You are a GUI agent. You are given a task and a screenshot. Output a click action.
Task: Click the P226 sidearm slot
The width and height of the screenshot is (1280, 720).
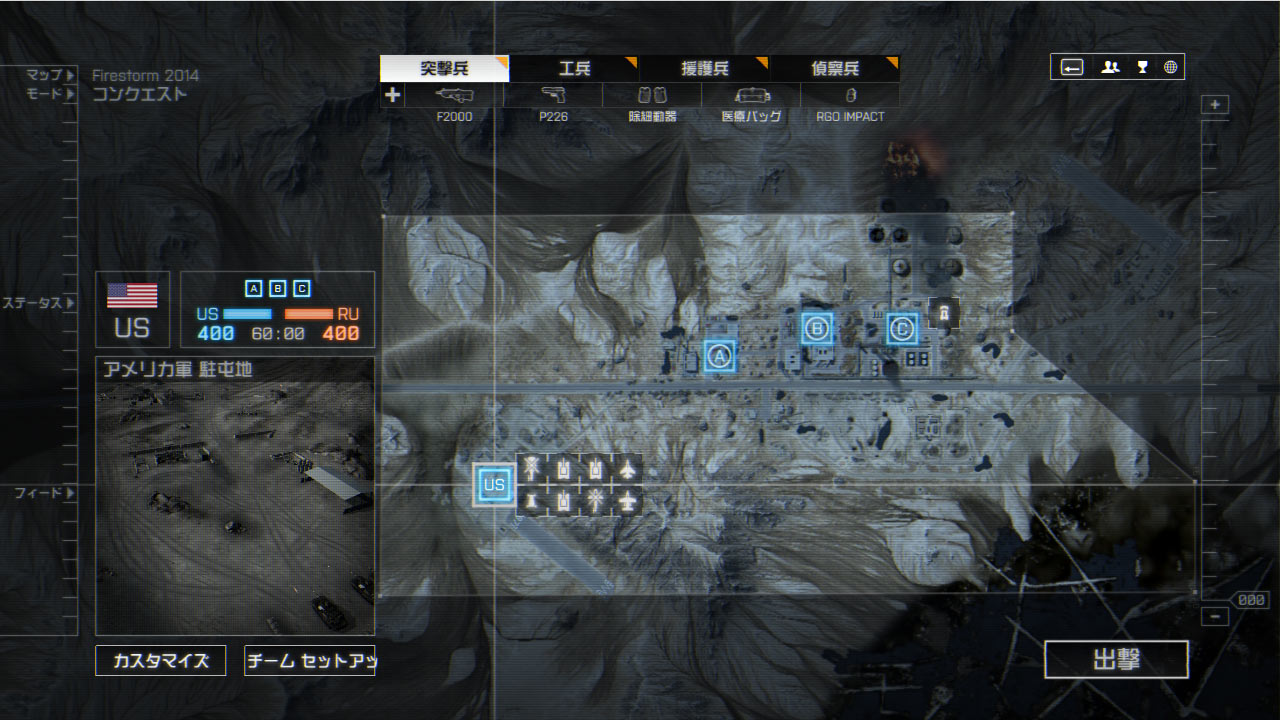point(553,96)
